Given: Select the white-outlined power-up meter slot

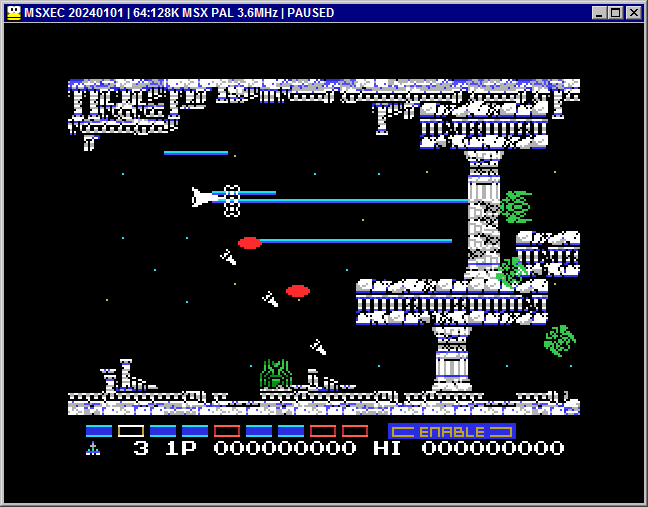Looking at the screenshot, I should pos(131,431).
